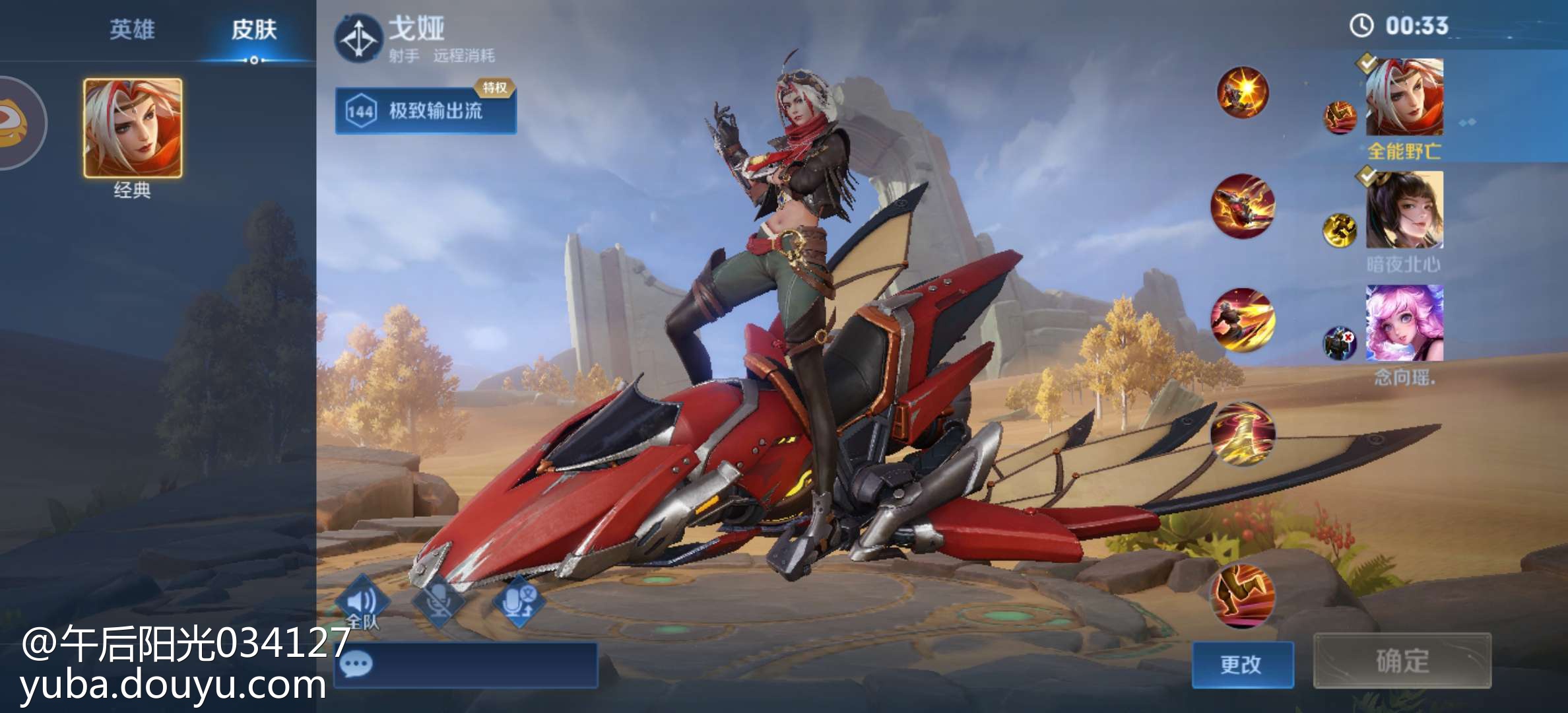This screenshot has height=713, width=1568.
Task: View the passive skill with glowing burst icon
Action: pos(1243,92)
